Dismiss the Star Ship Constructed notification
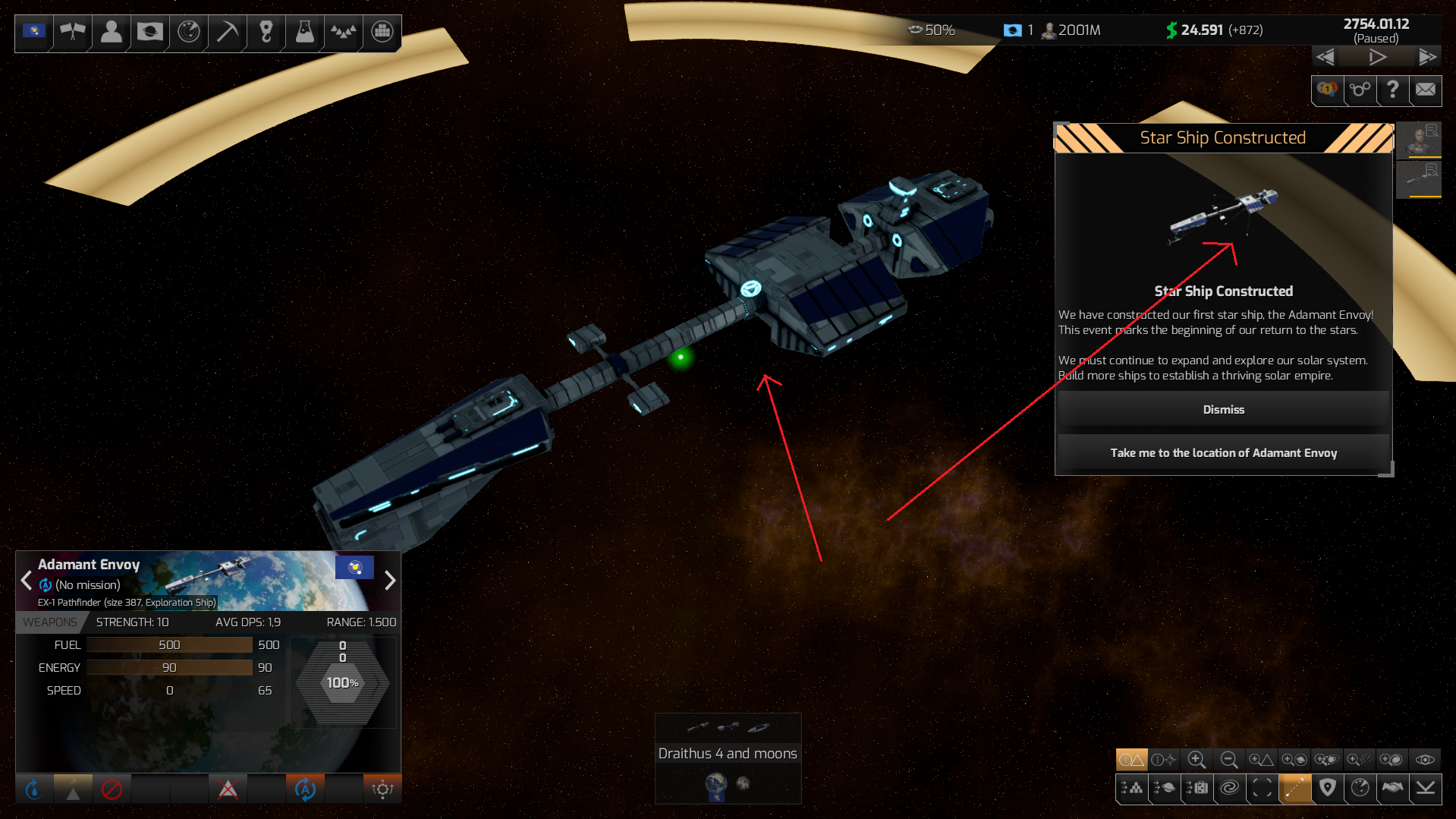 coord(1222,409)
